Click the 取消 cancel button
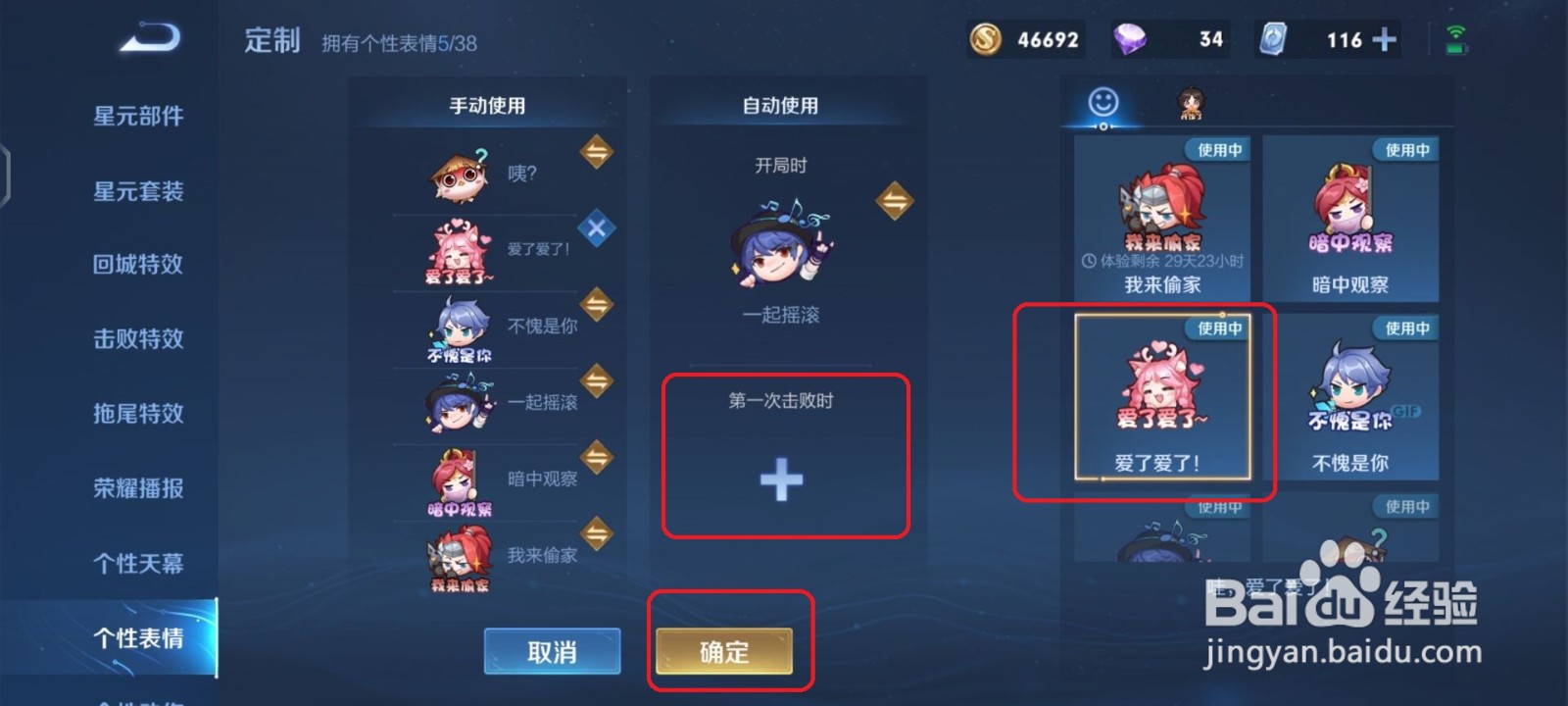This screenshot has width=1568, height=706. pos(552,650)
